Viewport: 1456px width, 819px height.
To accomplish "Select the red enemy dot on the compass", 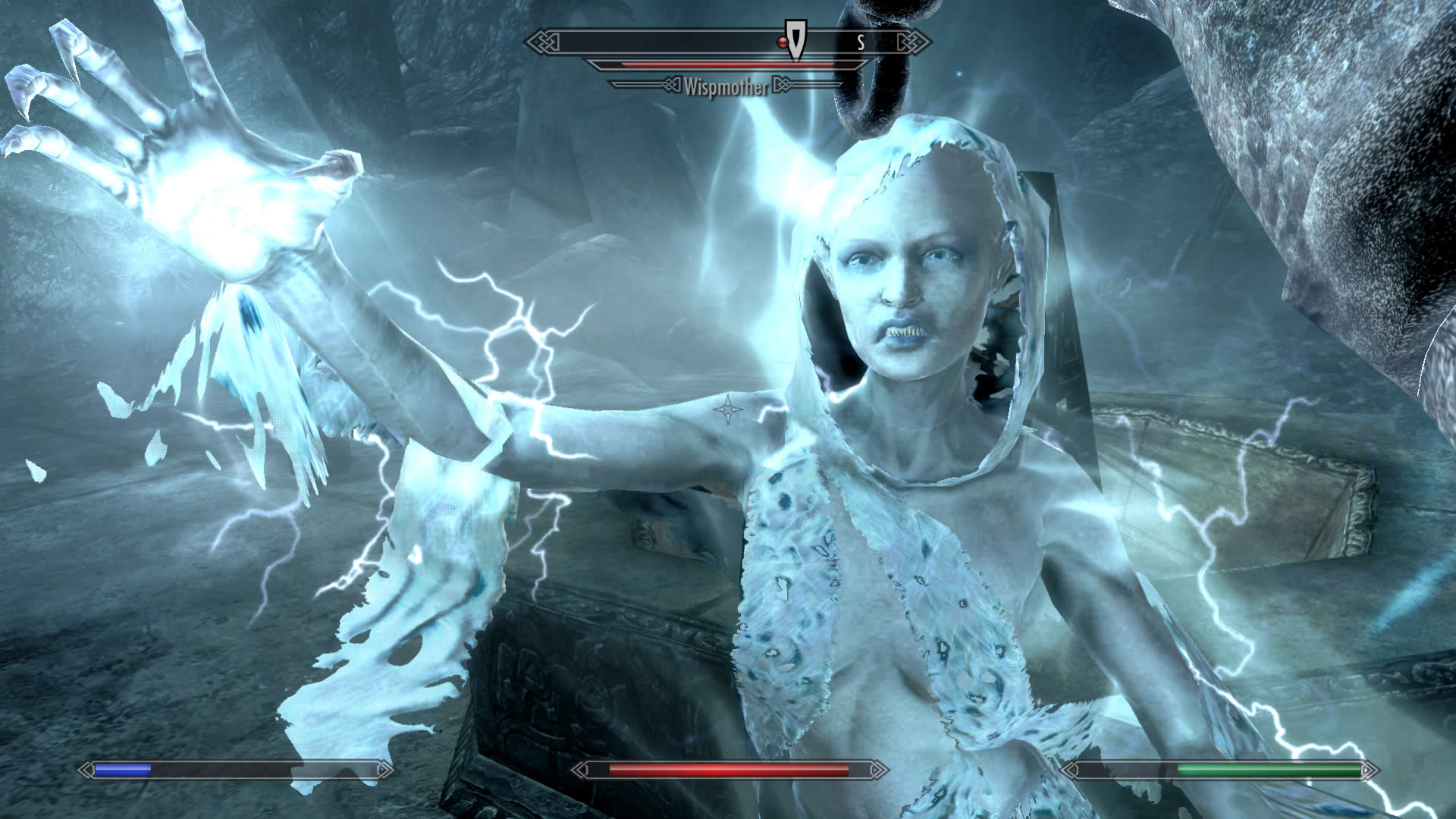I will point(781,44).
